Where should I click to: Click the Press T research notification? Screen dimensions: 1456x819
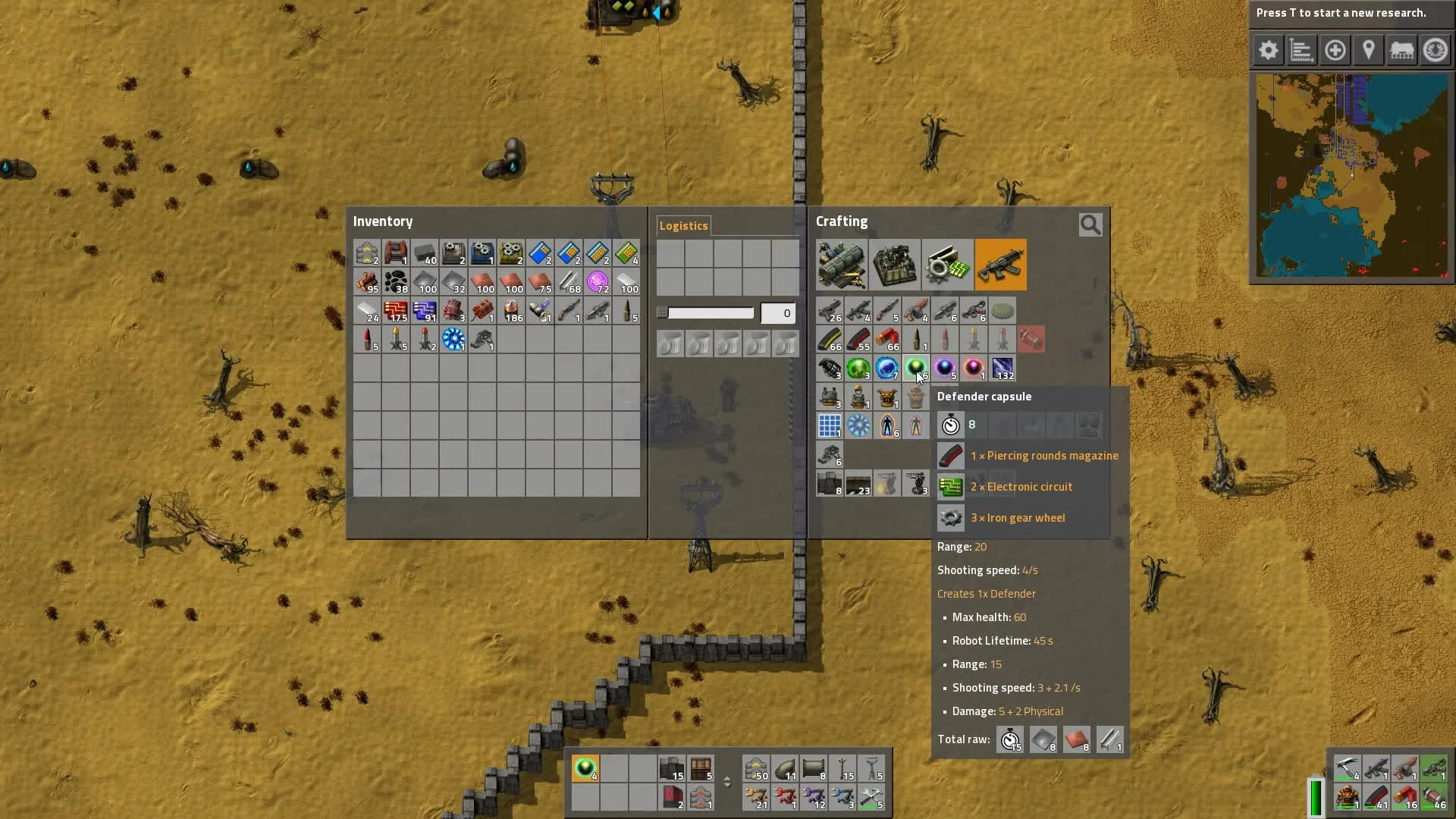coord(1350,13)
